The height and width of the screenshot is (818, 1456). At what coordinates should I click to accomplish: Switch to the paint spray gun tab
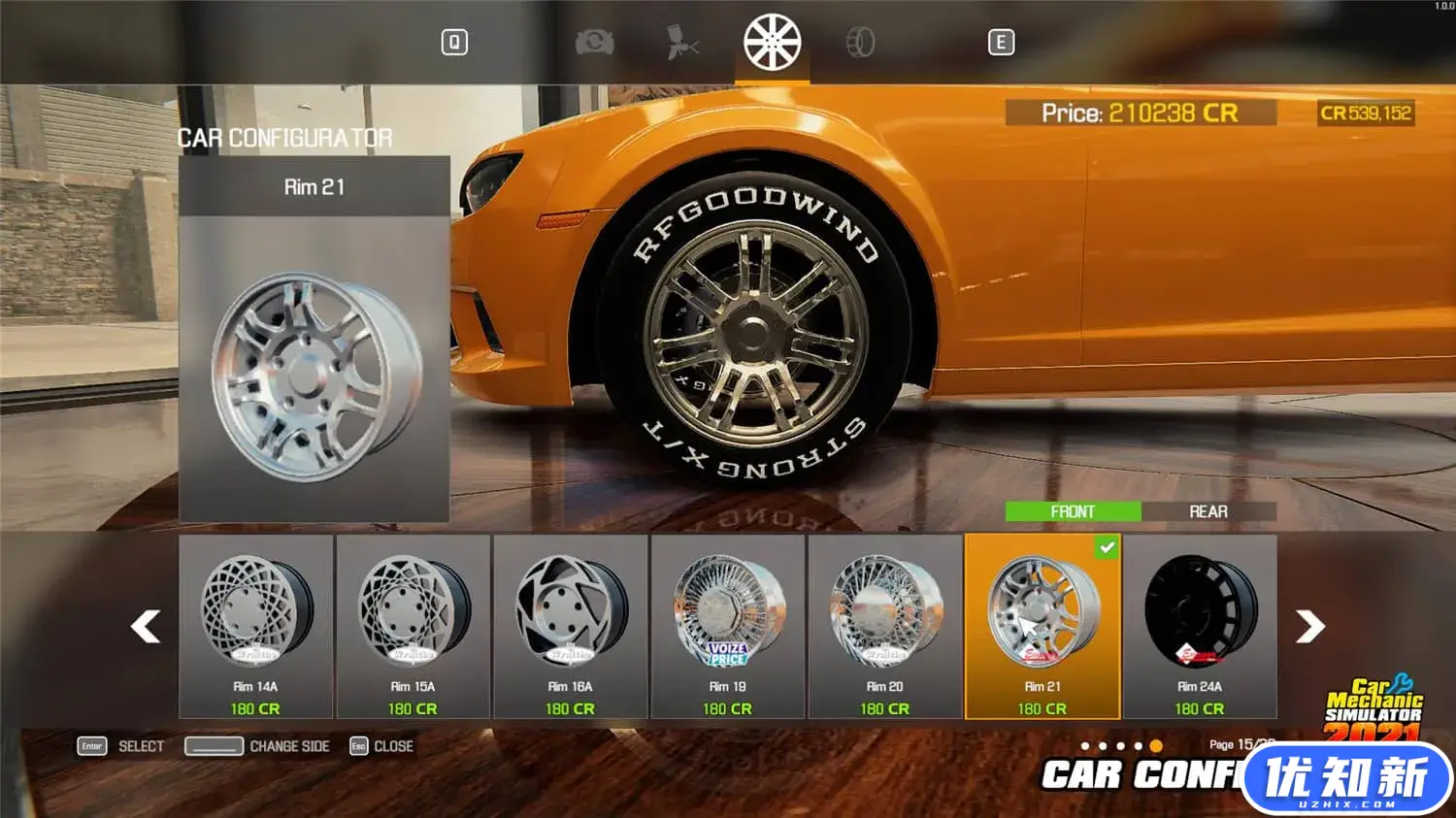(682, 43)
